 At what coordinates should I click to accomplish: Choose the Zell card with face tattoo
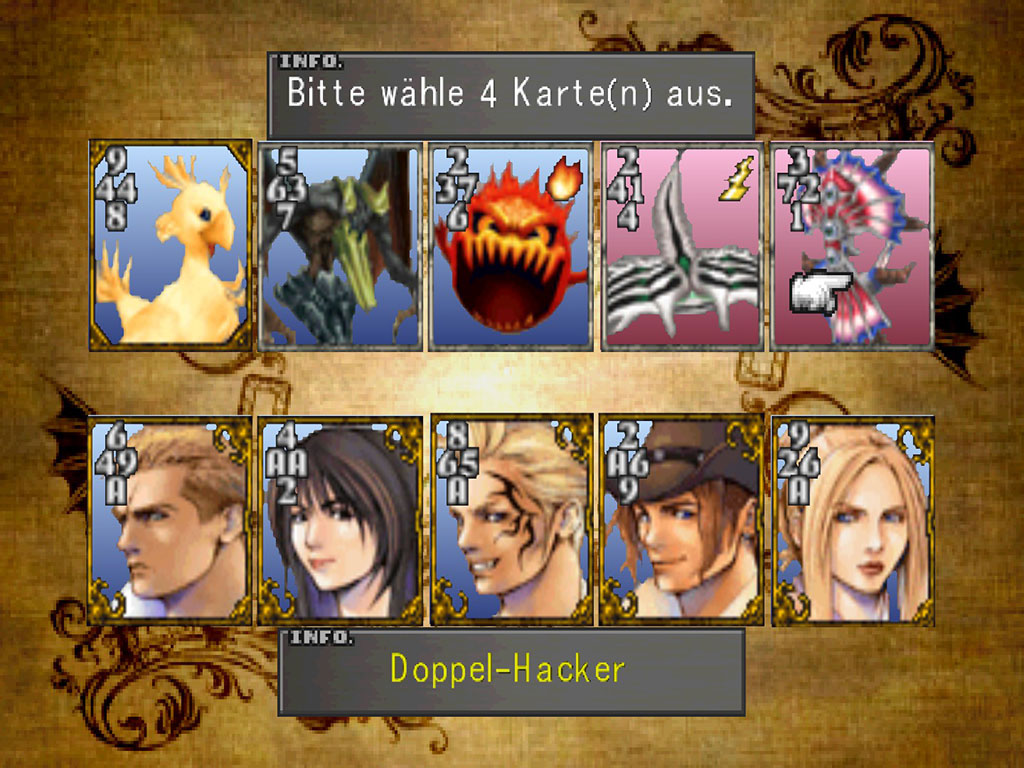pyautogui.click(x=510, y=520)
